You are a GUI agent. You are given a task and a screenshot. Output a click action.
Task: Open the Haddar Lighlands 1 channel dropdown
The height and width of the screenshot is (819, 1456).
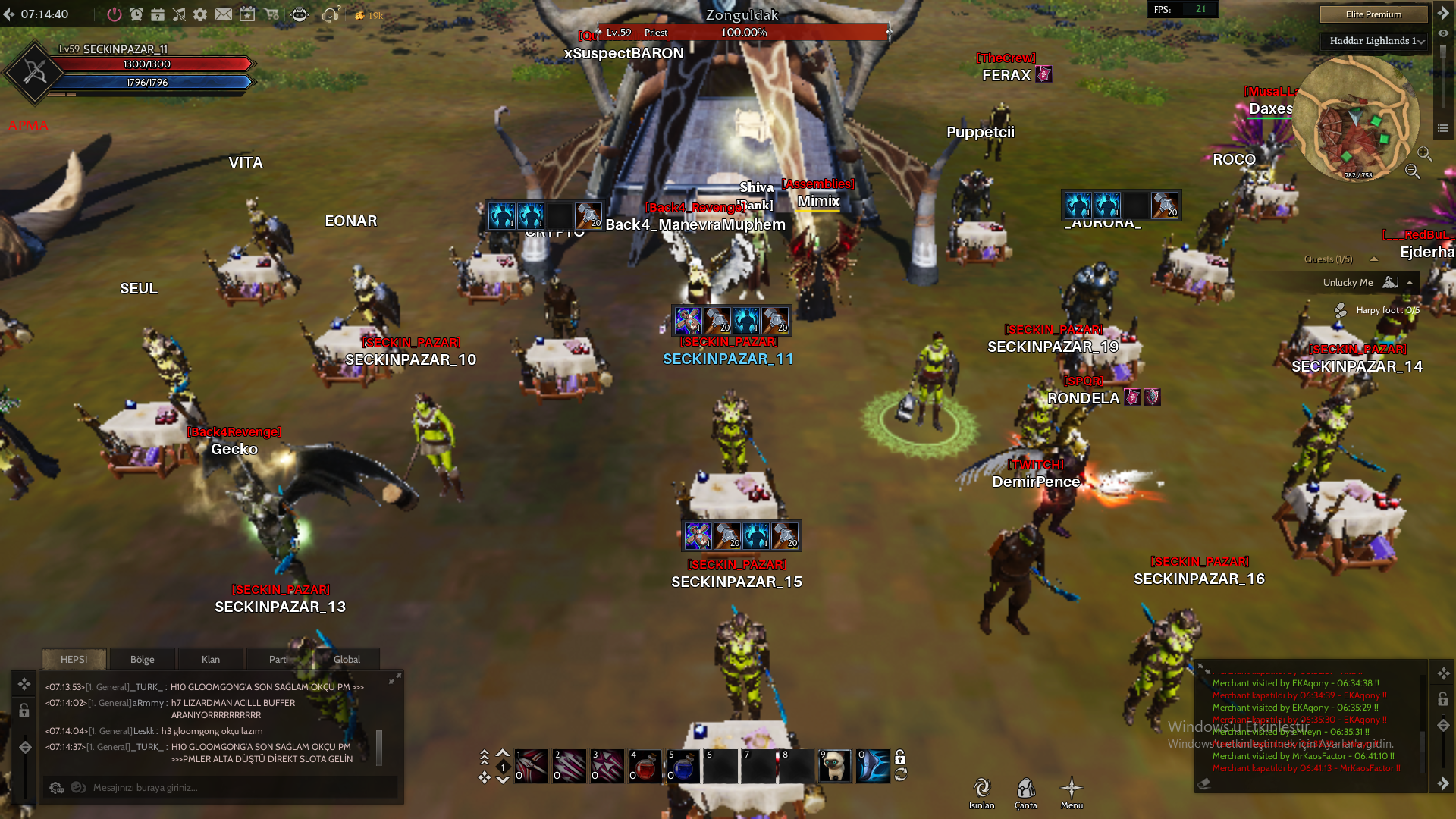pos(1376,41)
